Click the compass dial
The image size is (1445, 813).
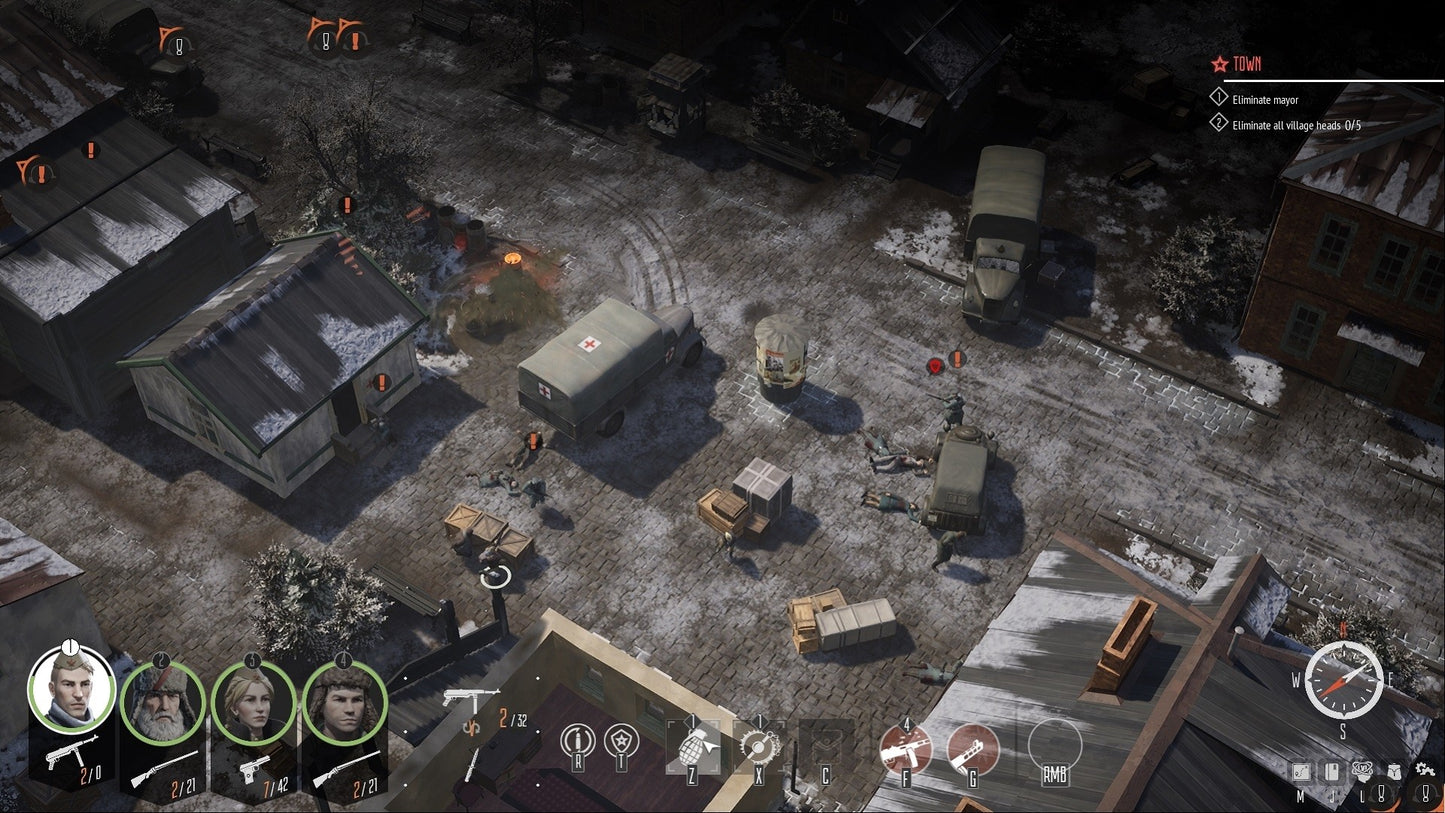coord(1344,678)
